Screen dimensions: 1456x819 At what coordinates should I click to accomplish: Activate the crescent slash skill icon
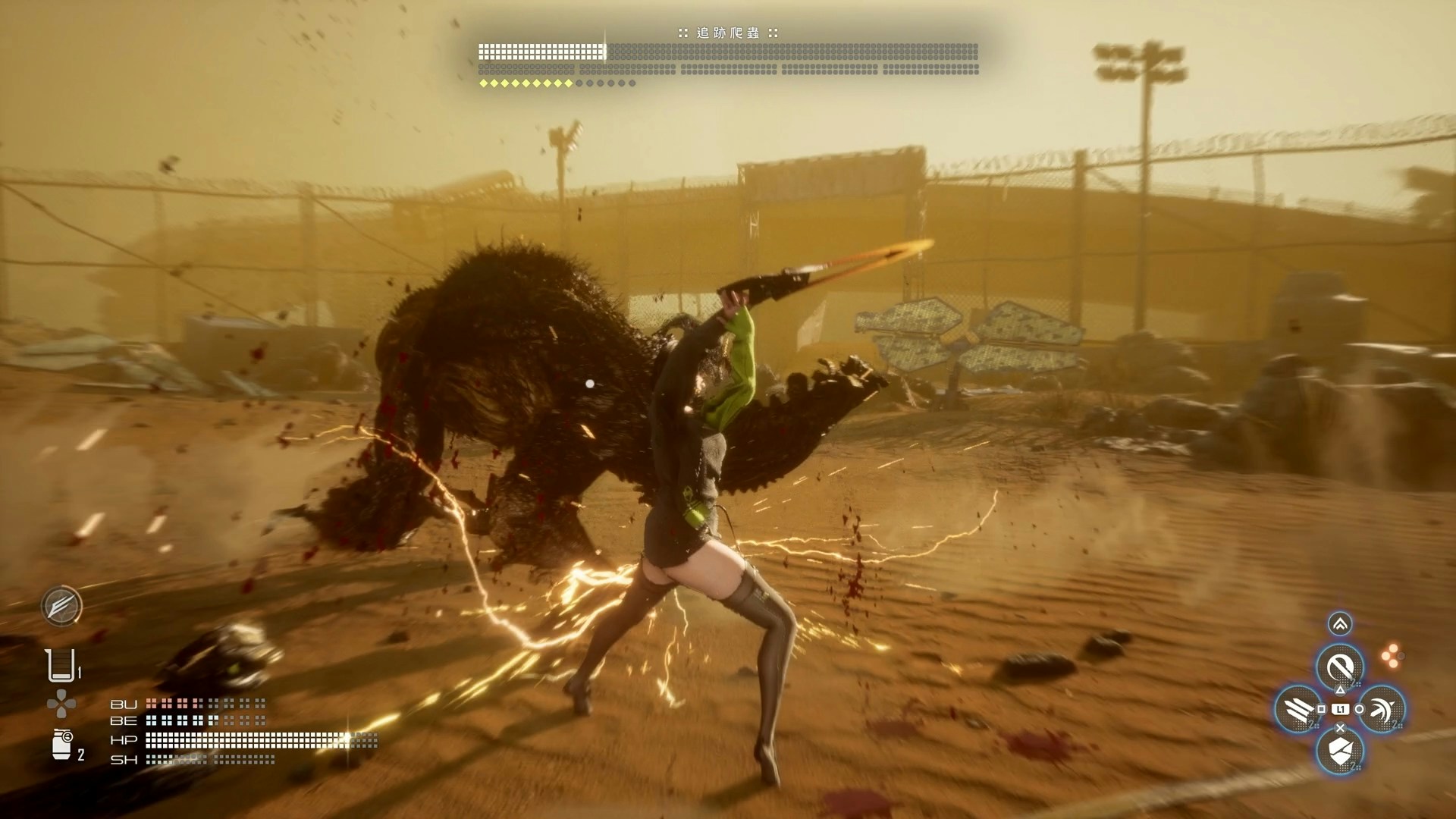click(1339, 667)
